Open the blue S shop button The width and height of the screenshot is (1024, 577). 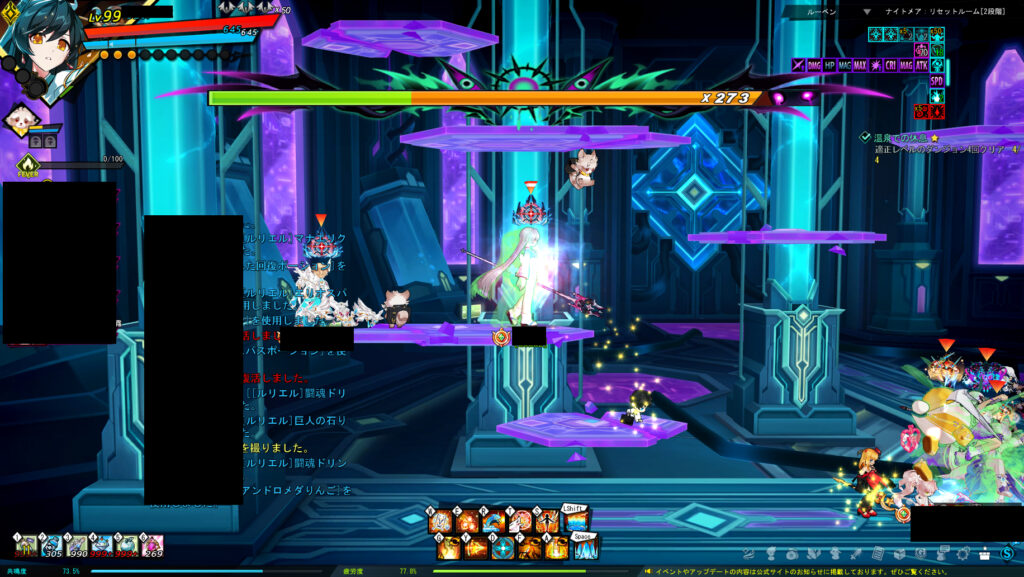[x=1007, y=553]
